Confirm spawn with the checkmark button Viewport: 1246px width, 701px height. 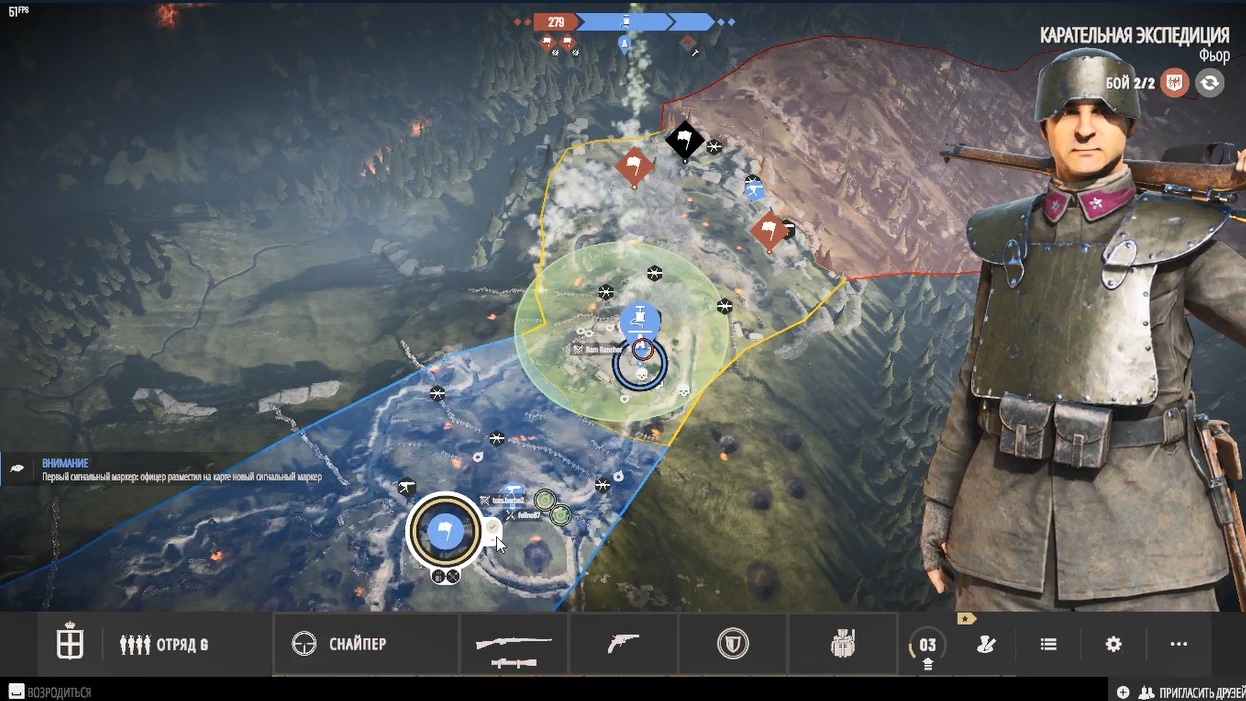click(493, 526)
